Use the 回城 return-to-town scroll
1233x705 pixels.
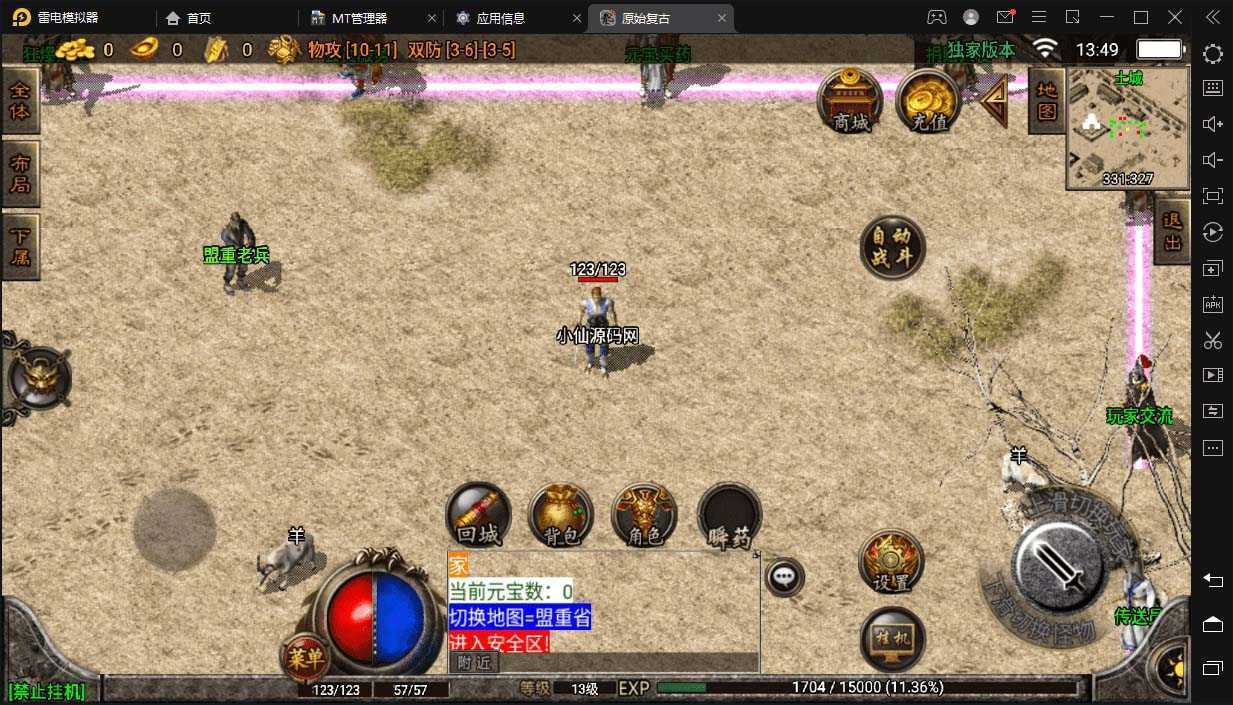tap(478, 516)
